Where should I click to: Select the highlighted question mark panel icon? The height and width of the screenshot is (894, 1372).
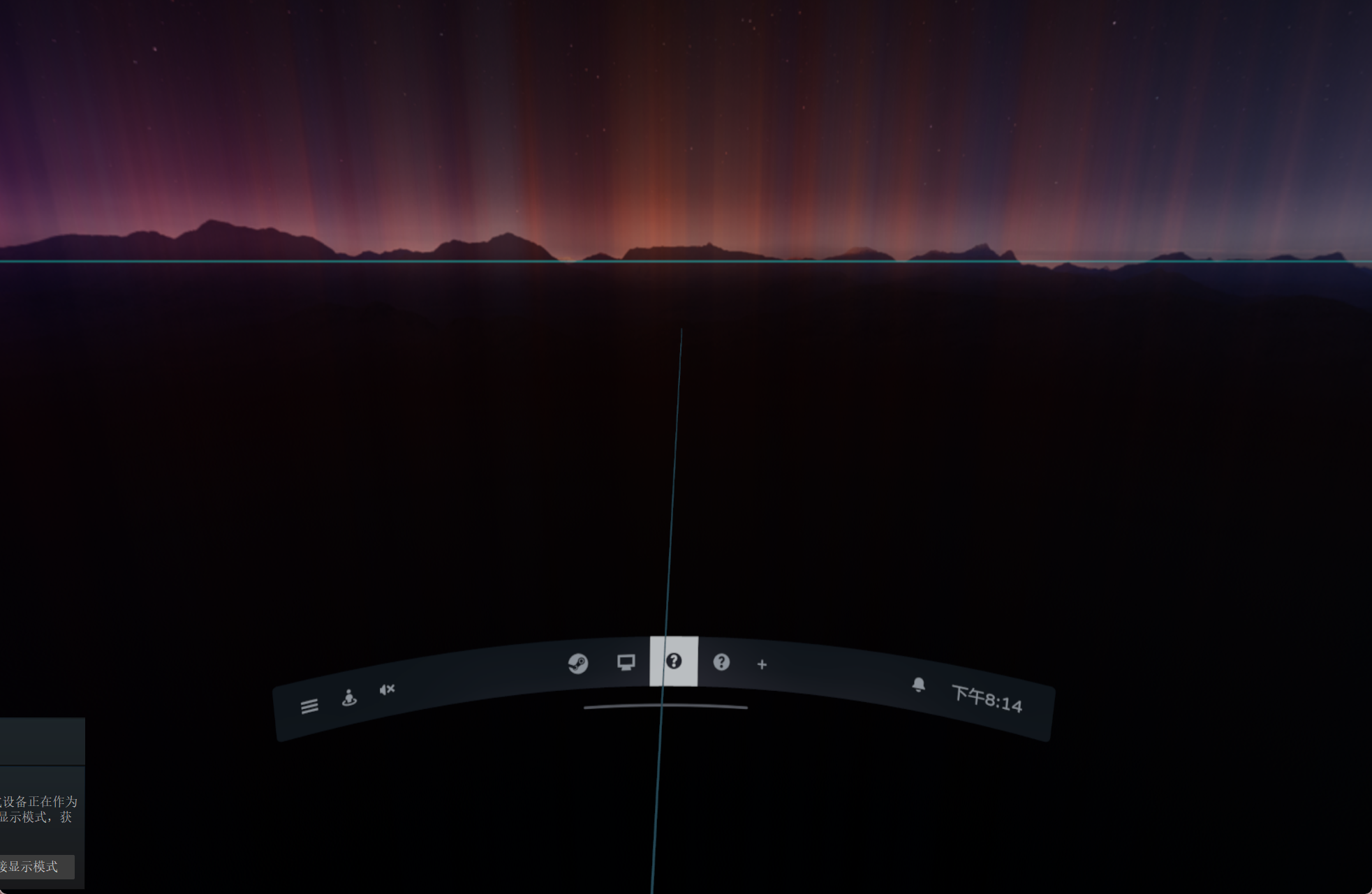click(674, 662)
